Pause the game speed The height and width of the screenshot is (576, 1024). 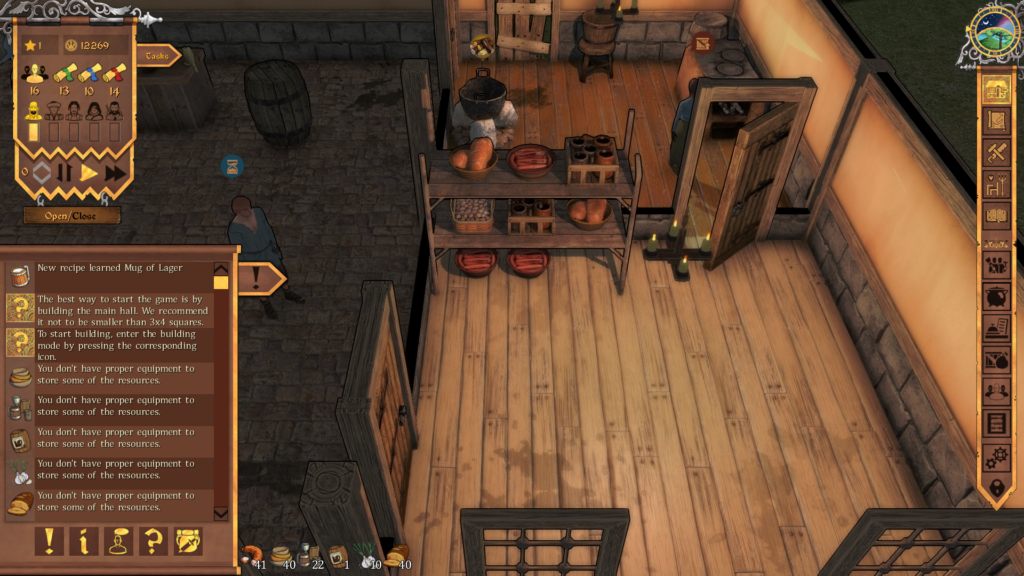coord(65,172)
